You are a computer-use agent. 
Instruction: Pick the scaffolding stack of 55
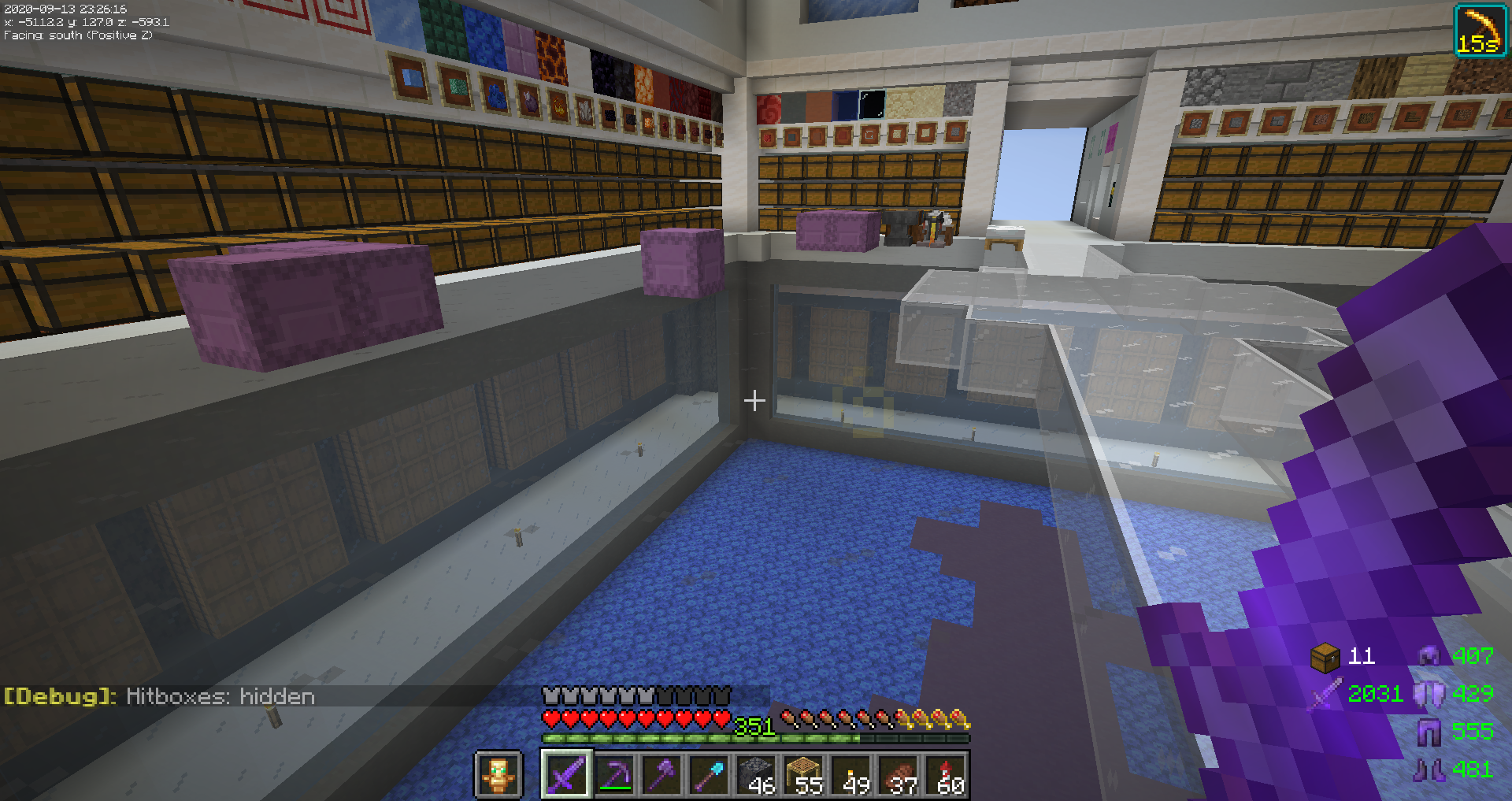[x=805, y=774]
